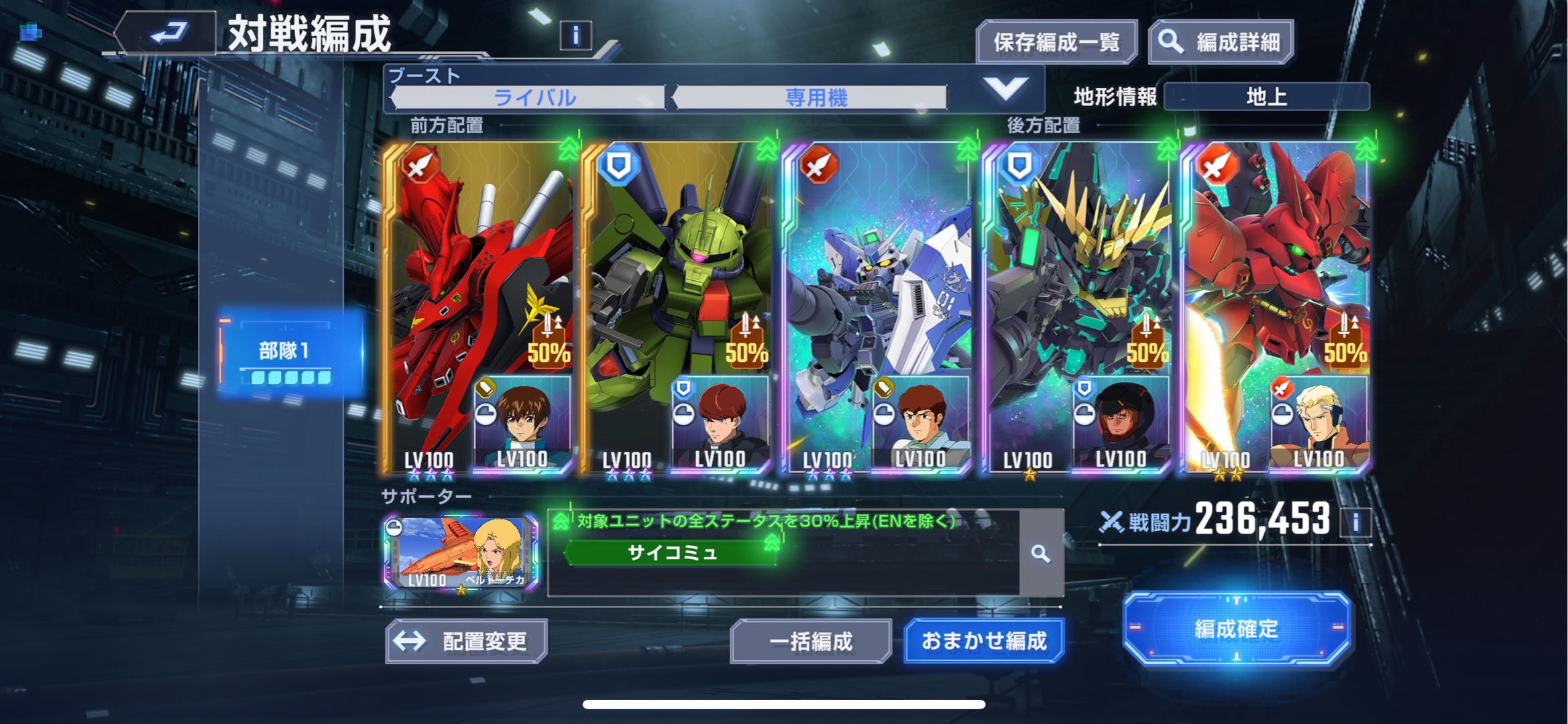This screenshot has width=1568, height=724.
Task: Choose 一括編成 batch formation
Action: click(x=810, y=642)
